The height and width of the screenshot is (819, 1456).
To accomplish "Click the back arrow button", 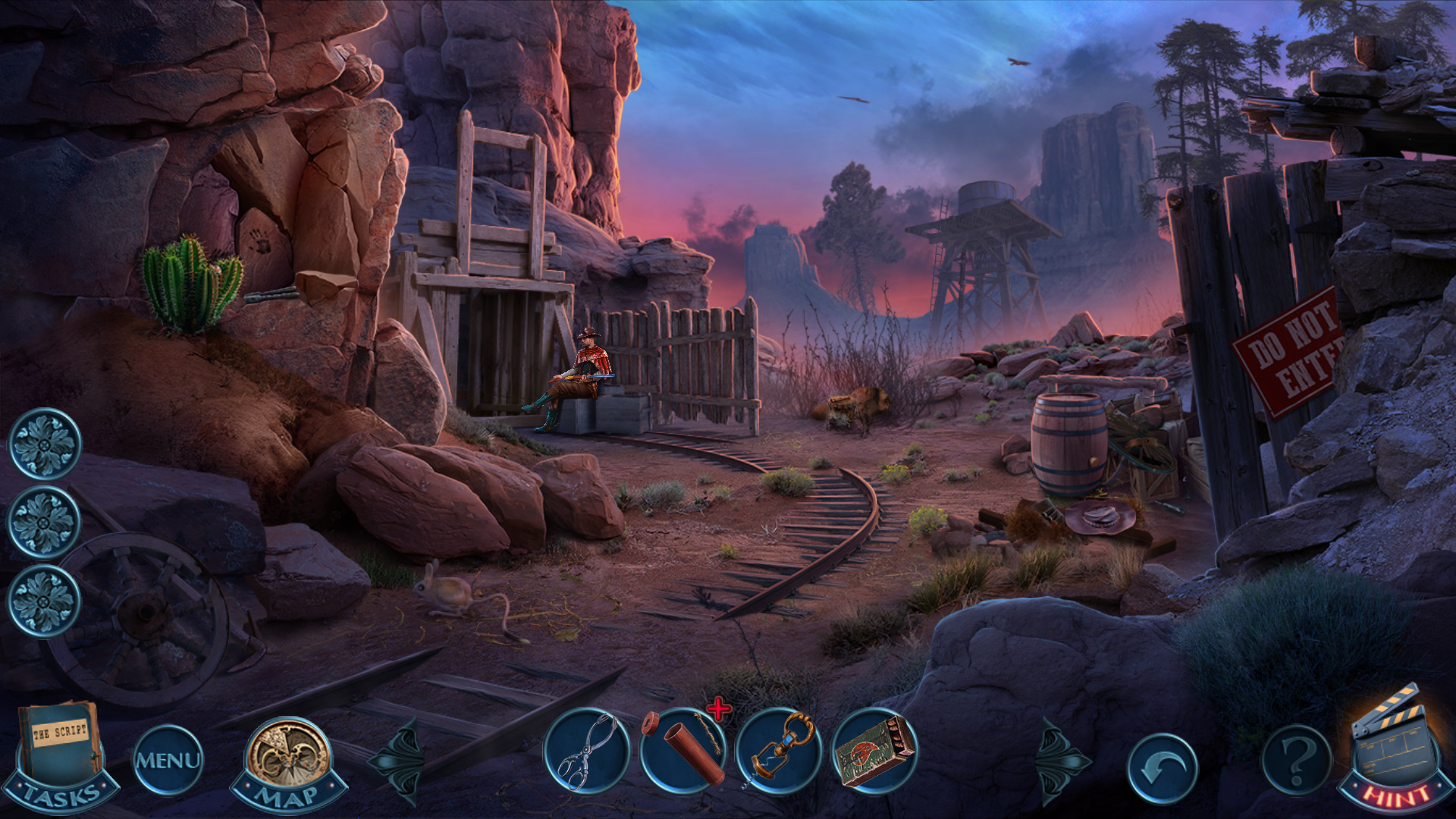I will point(1162,767).
